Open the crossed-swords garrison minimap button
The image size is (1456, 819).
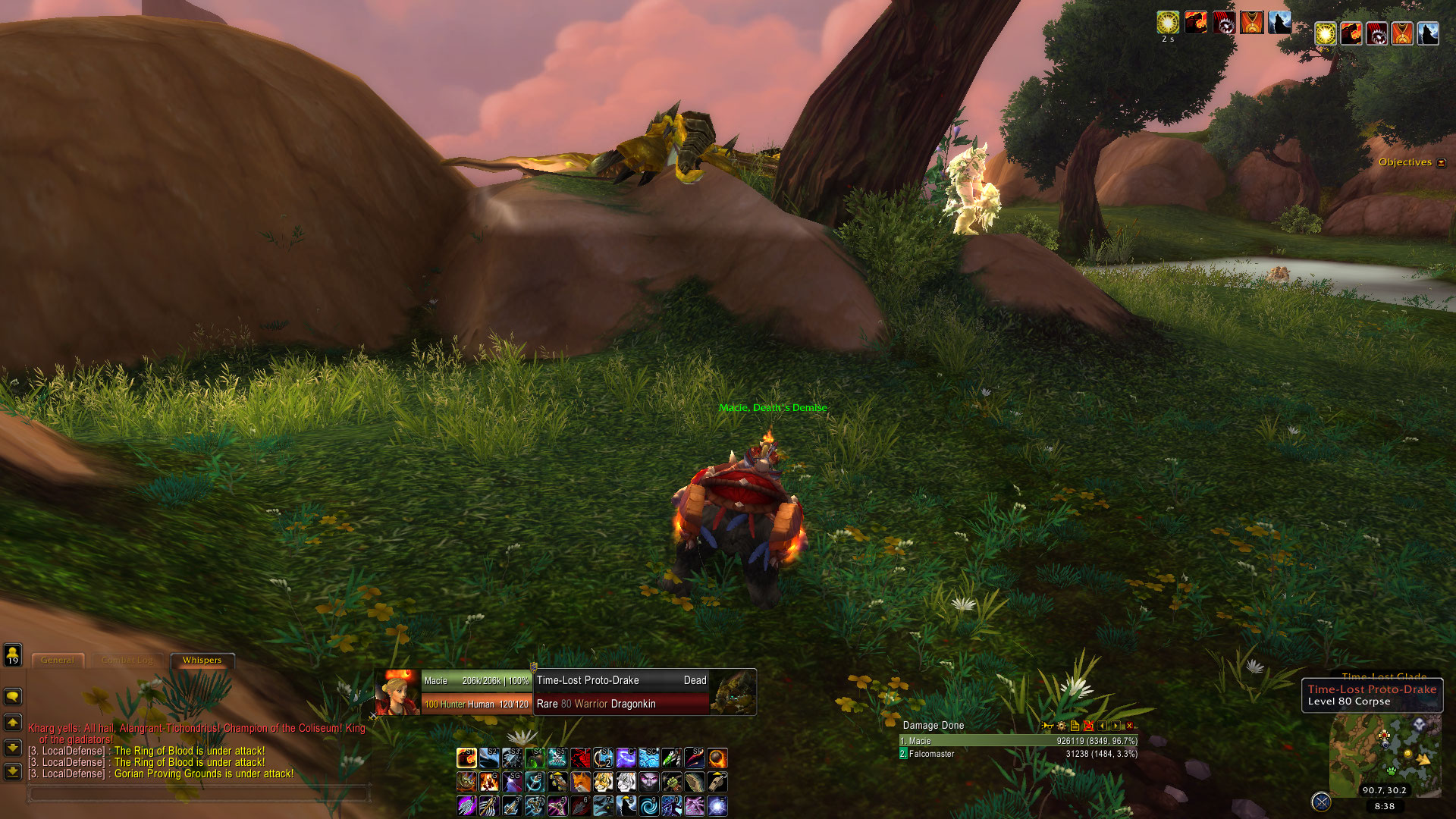1321,802
